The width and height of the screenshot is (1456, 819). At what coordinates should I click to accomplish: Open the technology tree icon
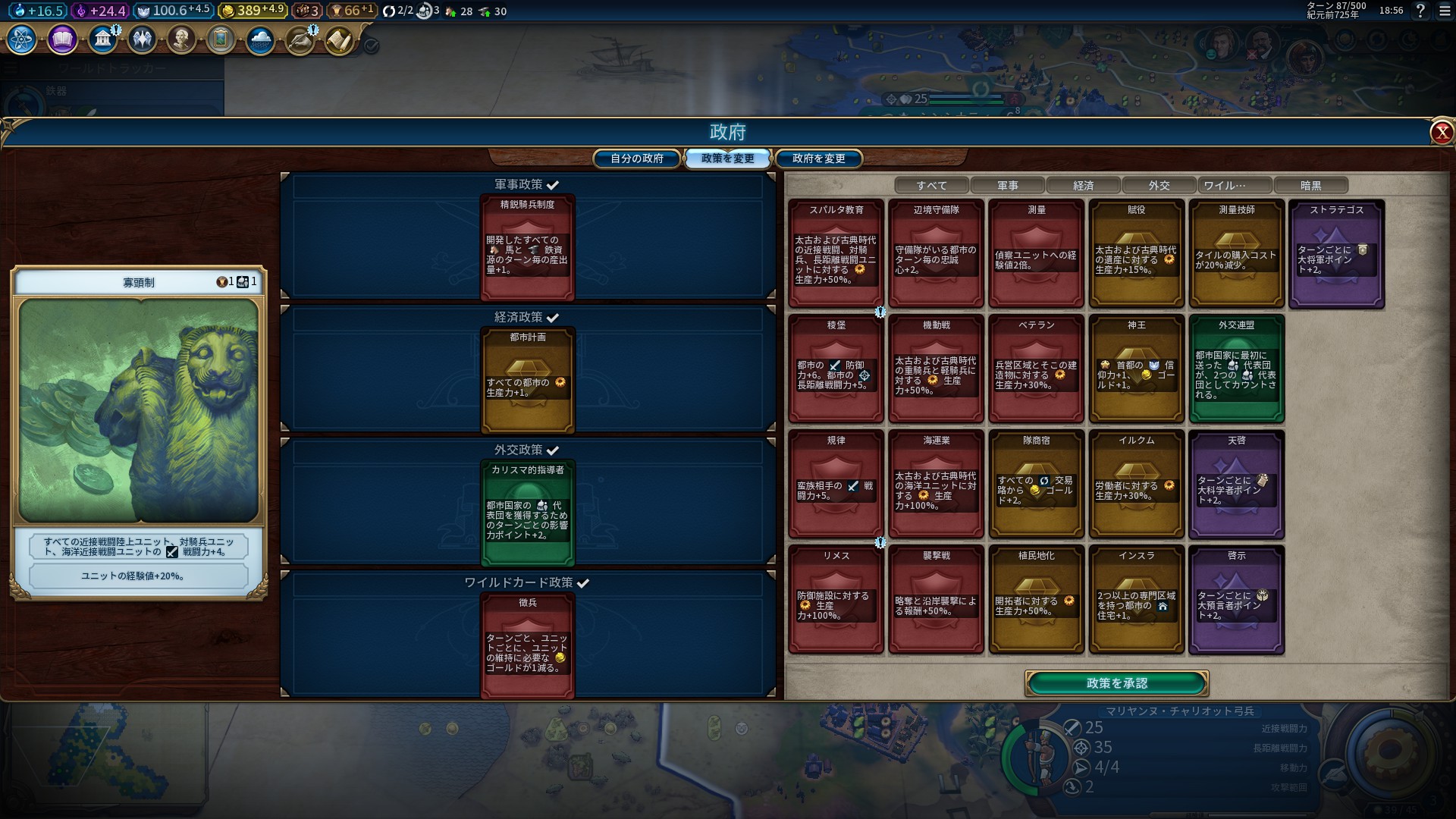(x=21, y=39)
